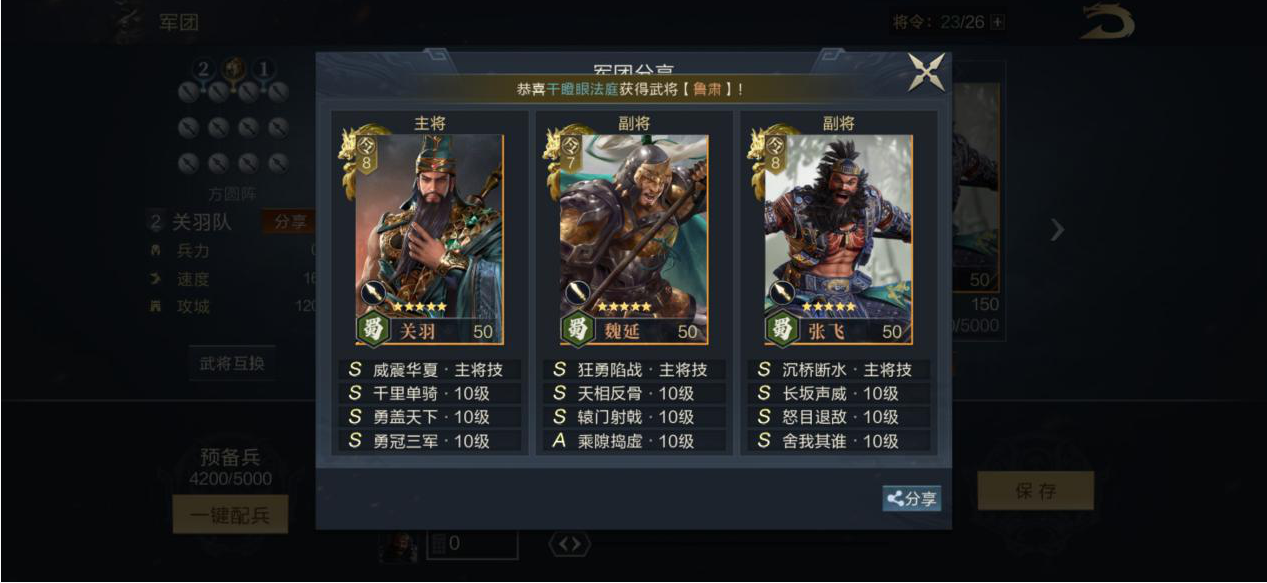Viewport: 1267px width, 583px height.
Task: Open the 舍我其谁 skill row
Action: tap(838, 441)
